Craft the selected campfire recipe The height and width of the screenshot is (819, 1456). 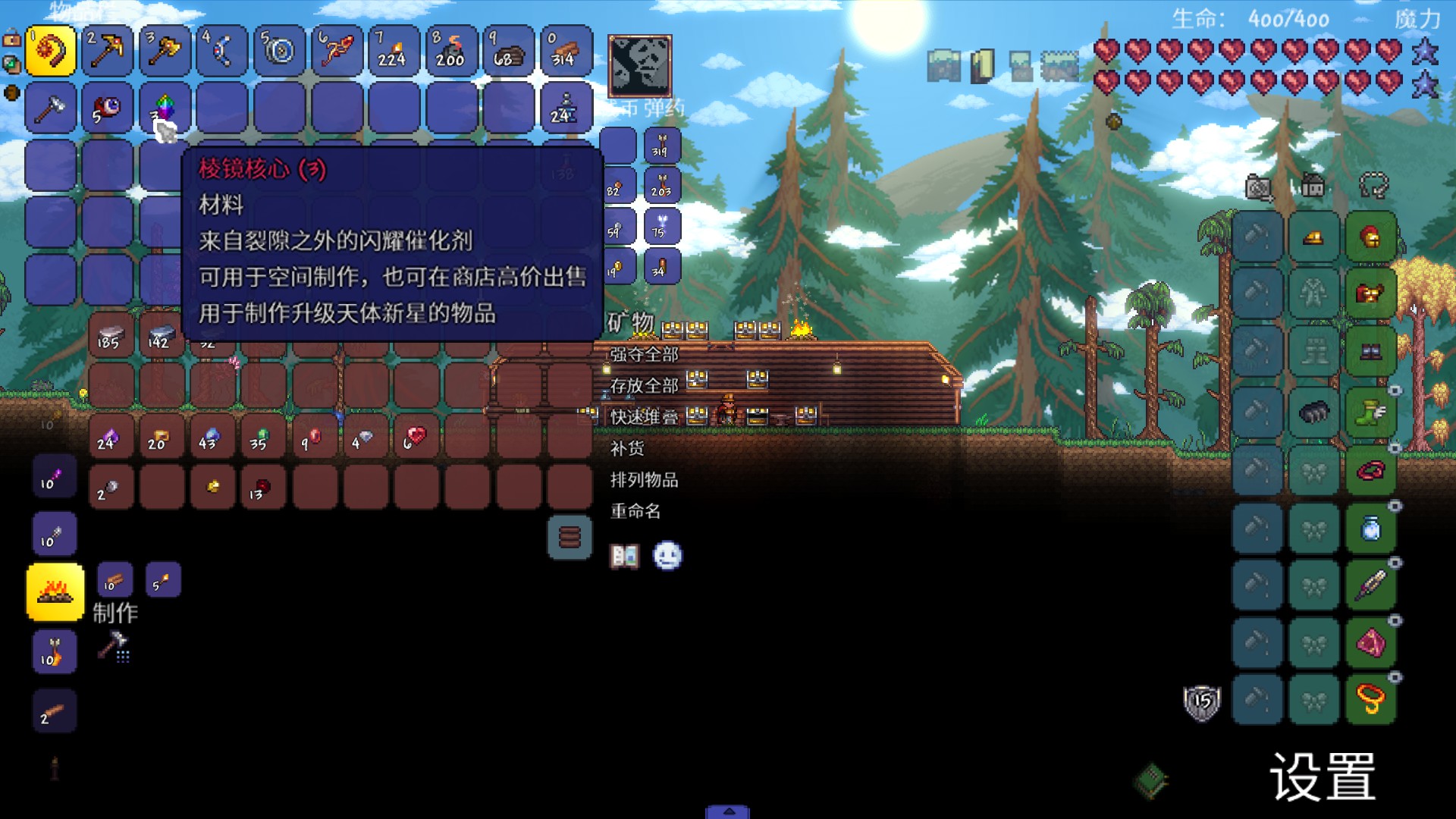(x=55, y=591)
